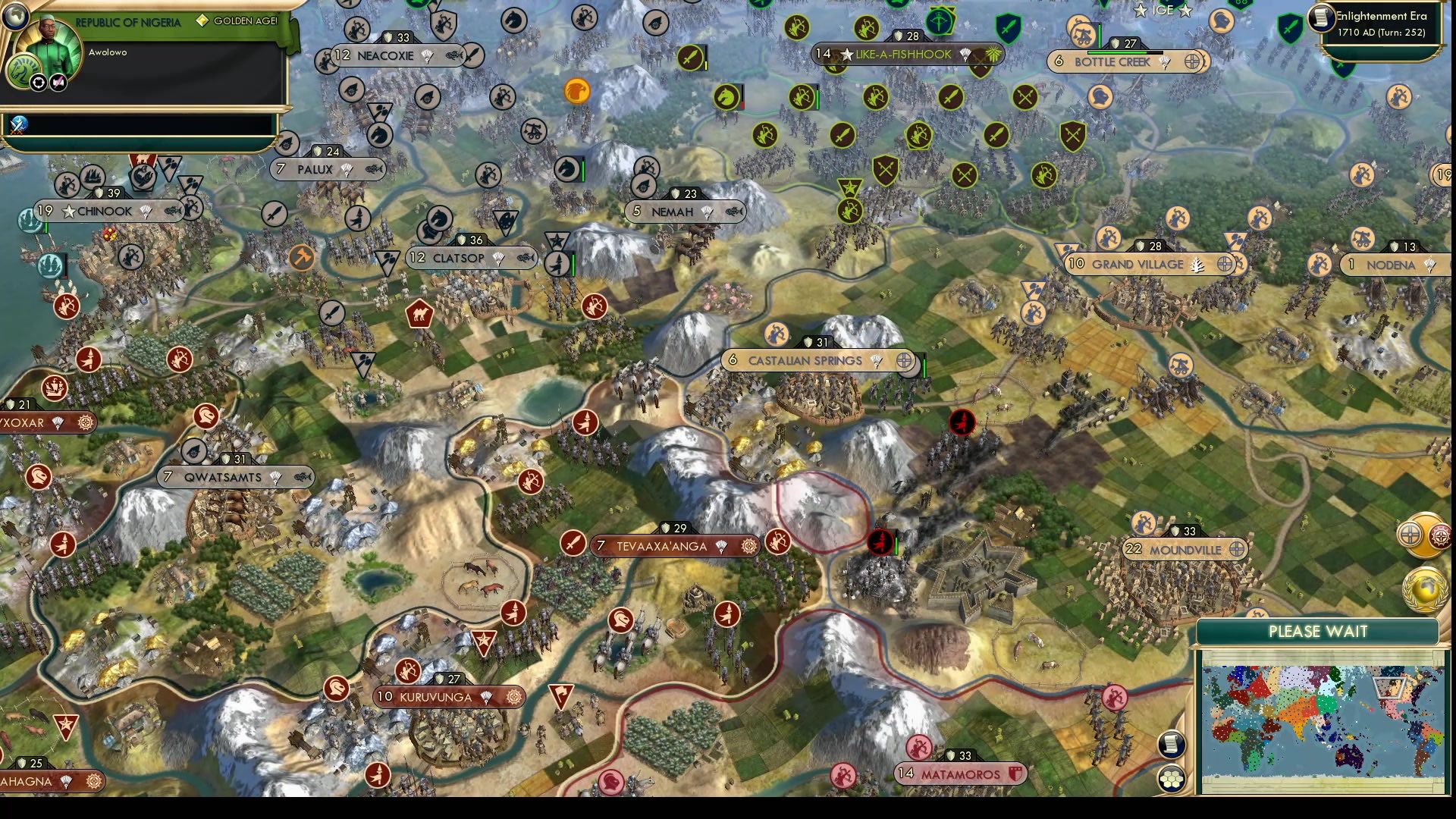Click the production gear beside Tevaaxa'anga's banner
The width and height of the screenshot is (1456, 819).
pos(748,544)
